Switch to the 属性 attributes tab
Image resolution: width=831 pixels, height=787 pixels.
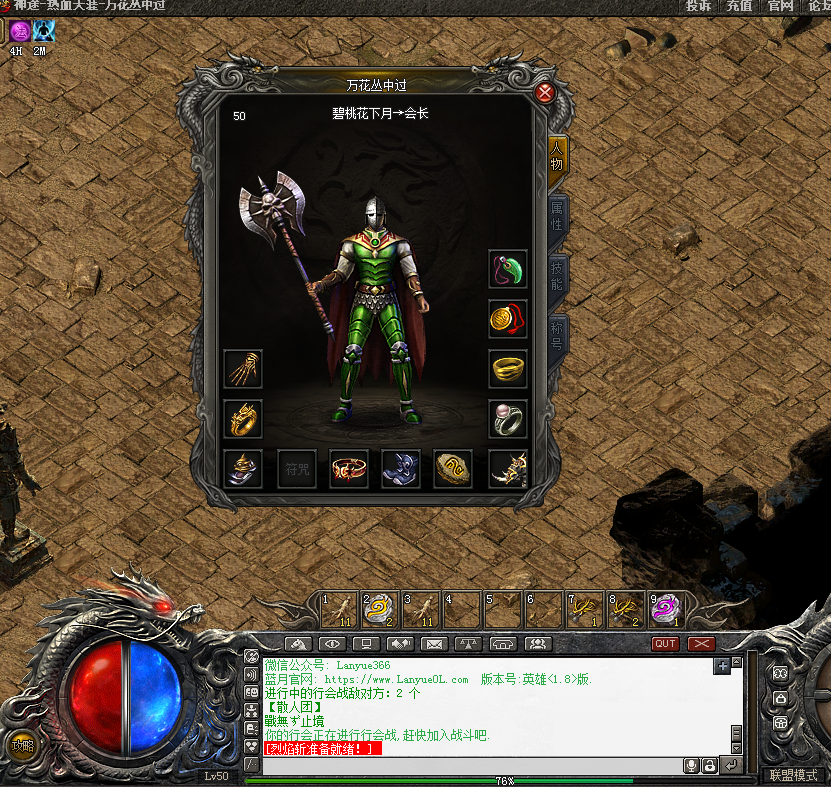click(558, 216)
